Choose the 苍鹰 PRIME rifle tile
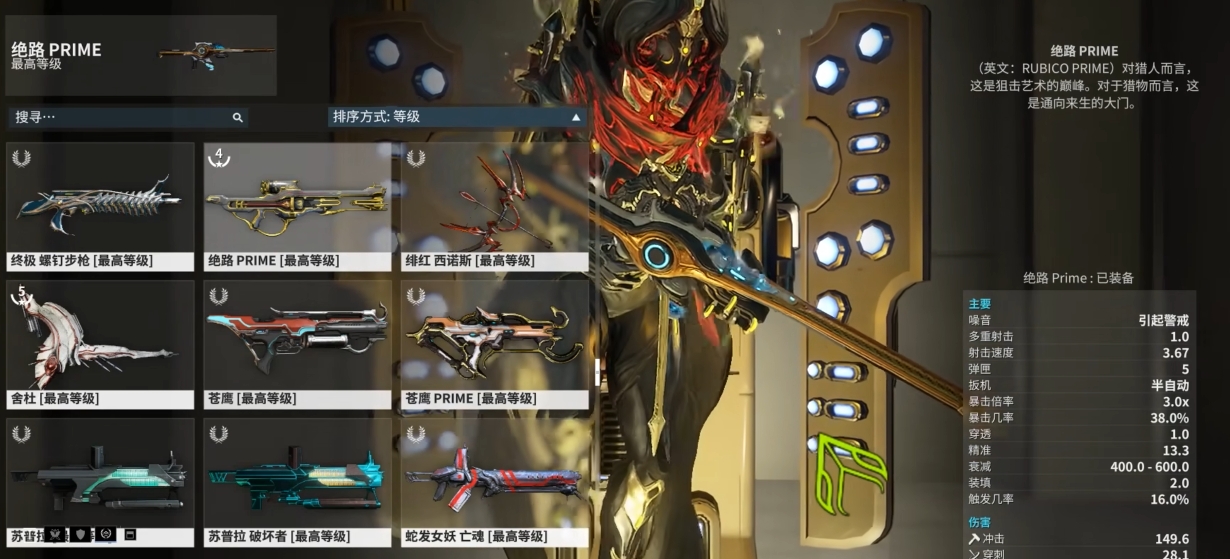Image resolution: width=1230 pixels, height=559 pixels. tap(494, 344)
